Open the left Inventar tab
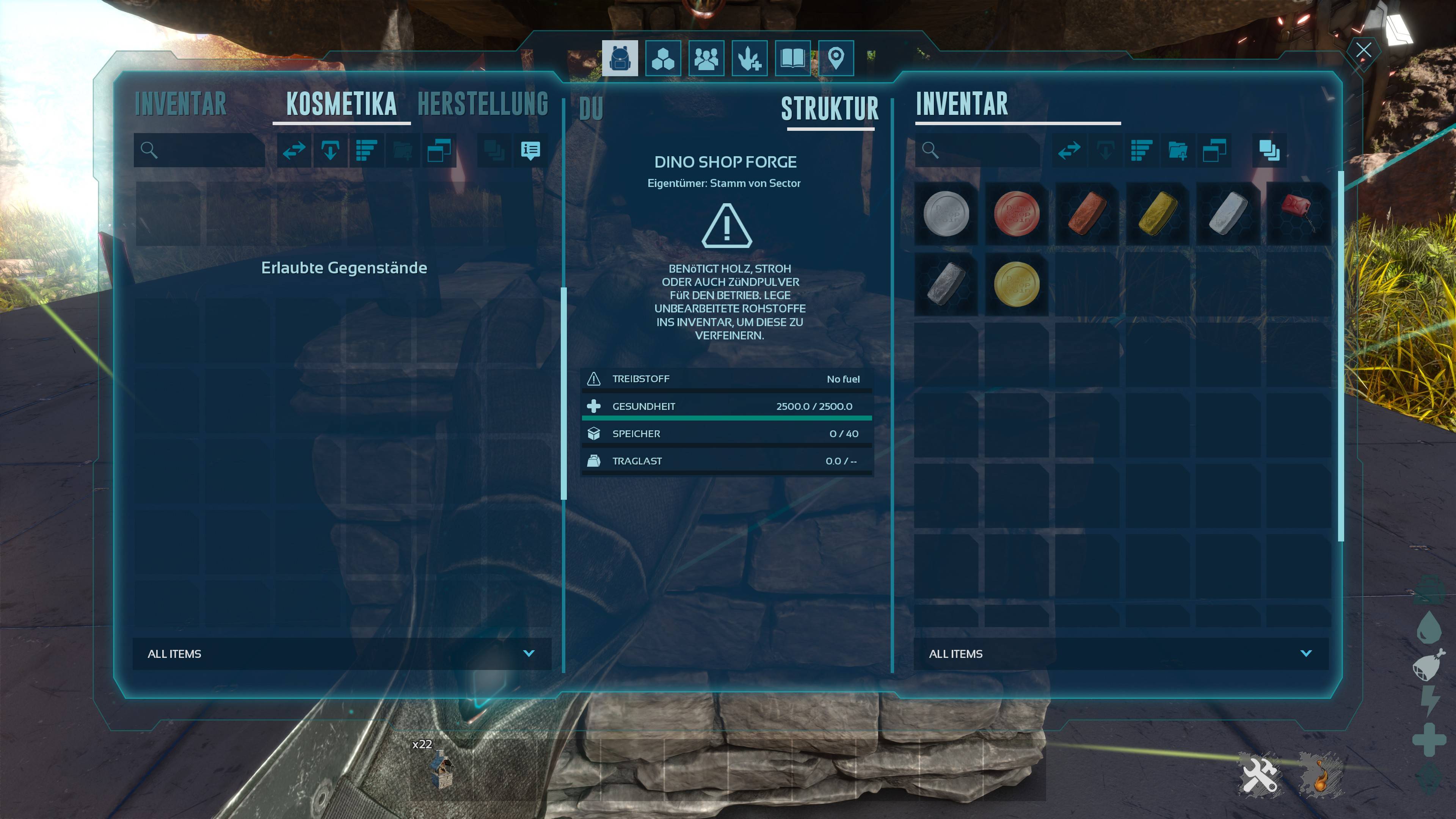This screenshot has height=819, width=1456. click(181, 105)
